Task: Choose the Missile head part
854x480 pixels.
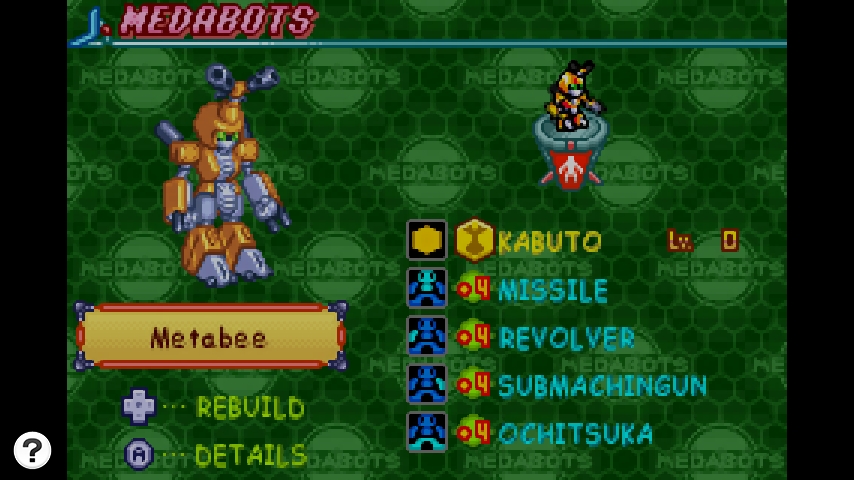Action: [552, 290]
